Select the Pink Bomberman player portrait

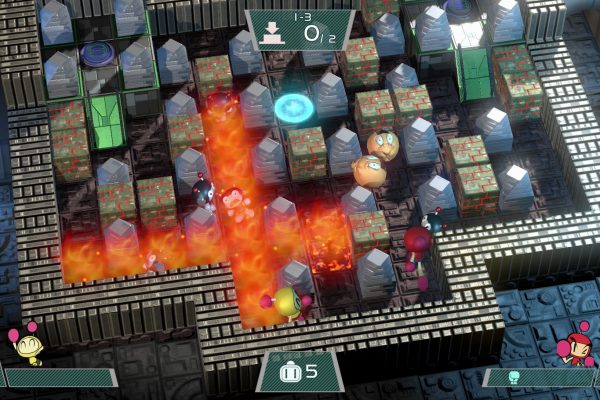click(578, 345)
